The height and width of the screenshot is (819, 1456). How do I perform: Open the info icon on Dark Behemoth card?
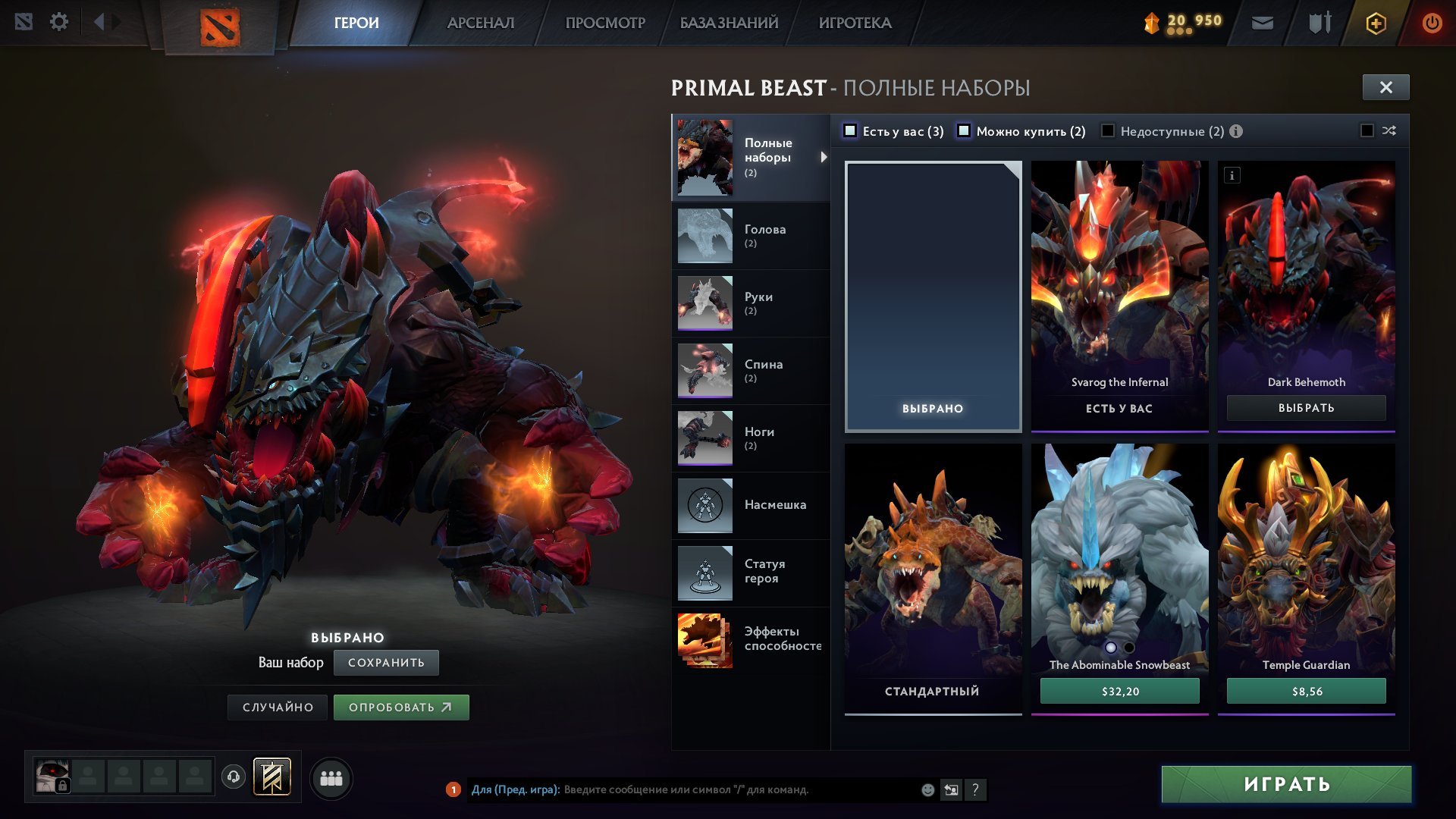point(1232,176)
